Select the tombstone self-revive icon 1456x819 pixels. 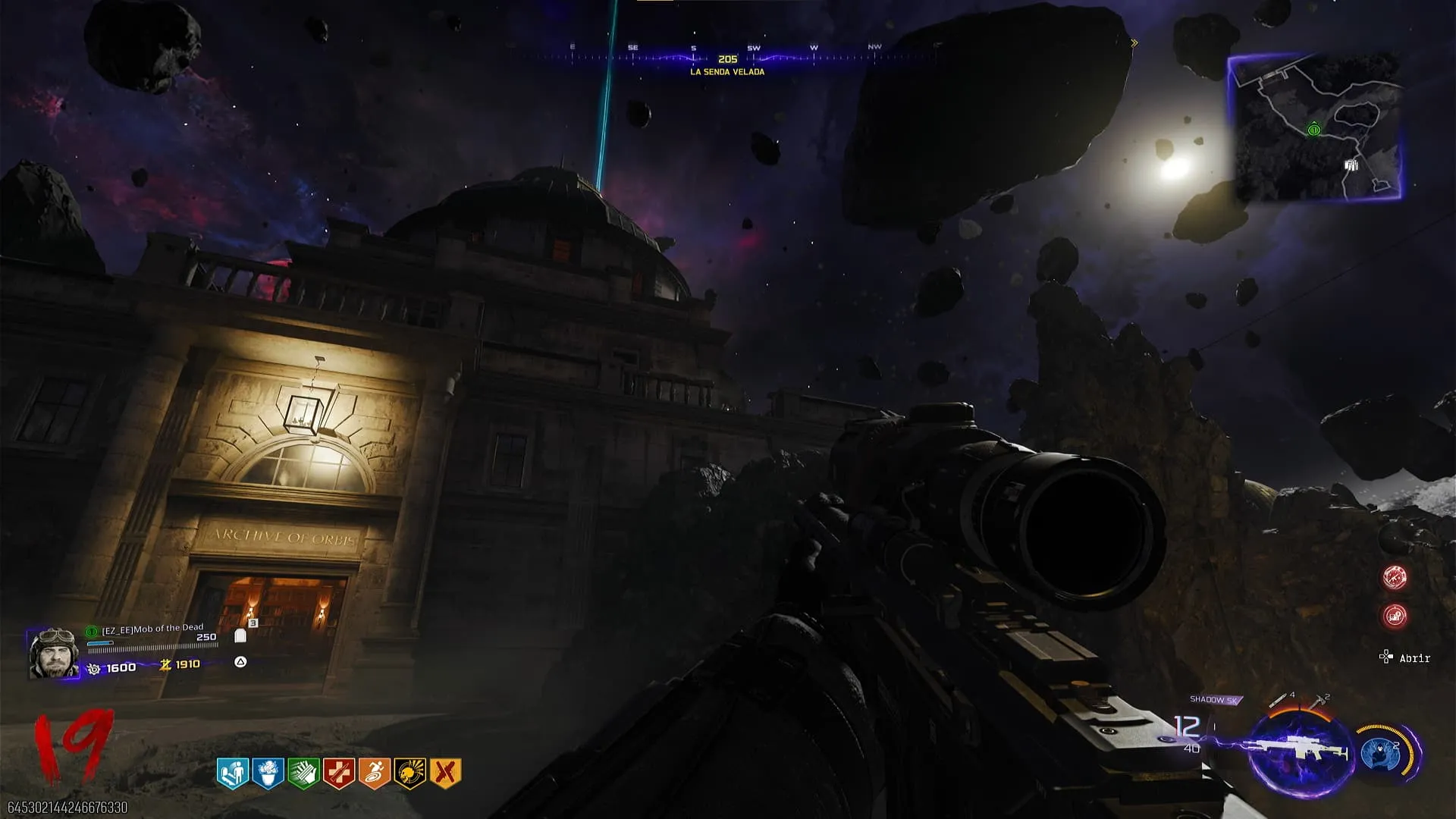click(240, 635)
